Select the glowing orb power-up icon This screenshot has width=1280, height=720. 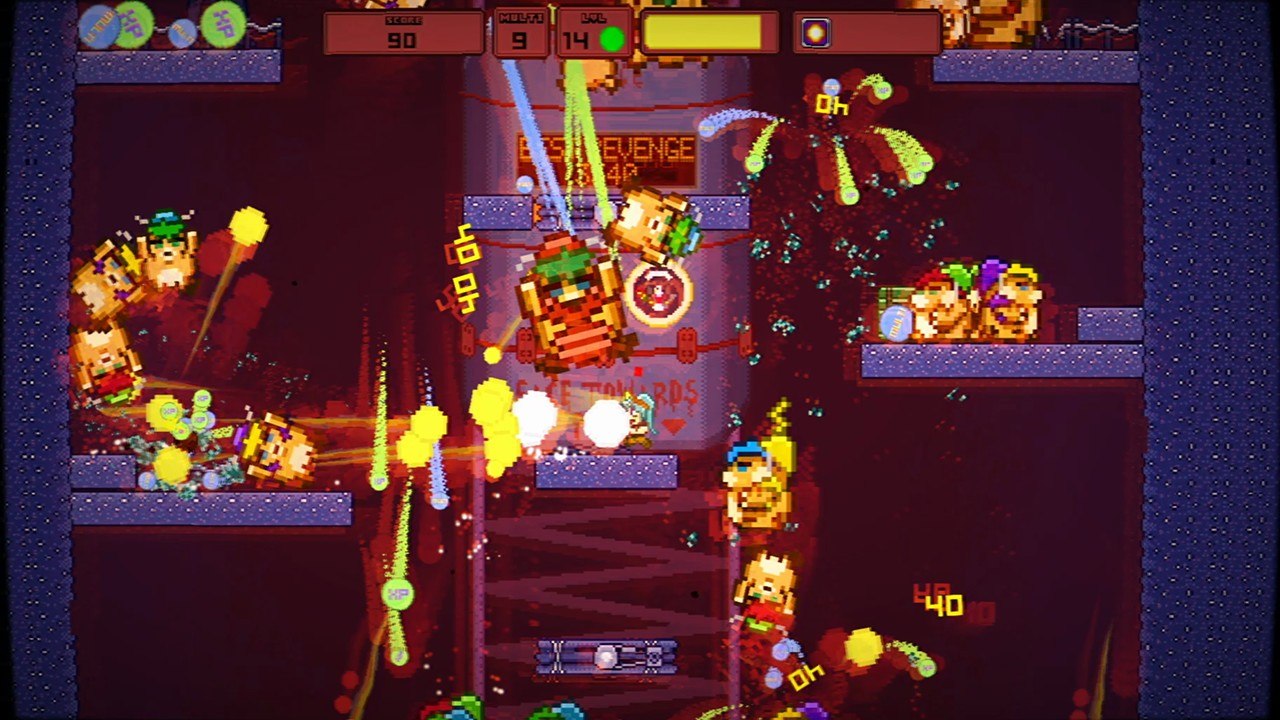point(815,33)
